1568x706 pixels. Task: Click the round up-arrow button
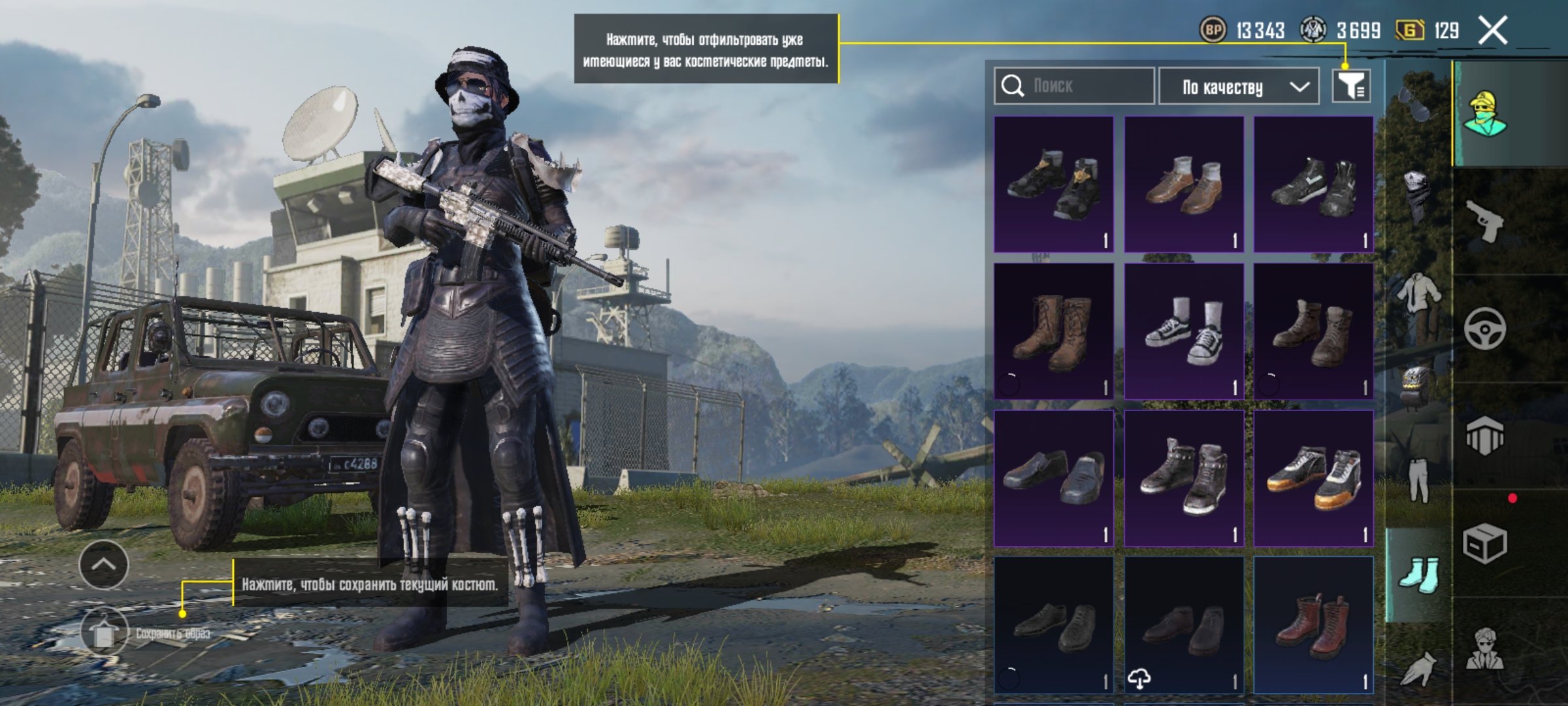104,565
